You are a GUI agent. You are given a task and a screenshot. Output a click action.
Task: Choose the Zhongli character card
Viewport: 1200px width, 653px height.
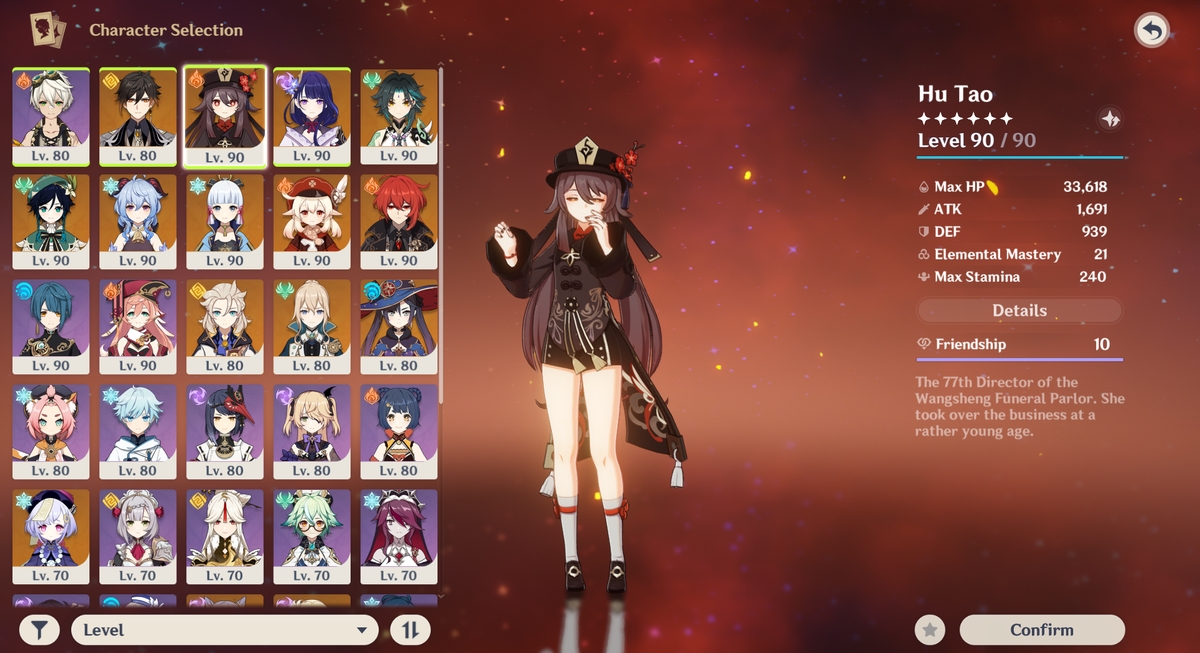pyautogui.click(x=138, y=116)
